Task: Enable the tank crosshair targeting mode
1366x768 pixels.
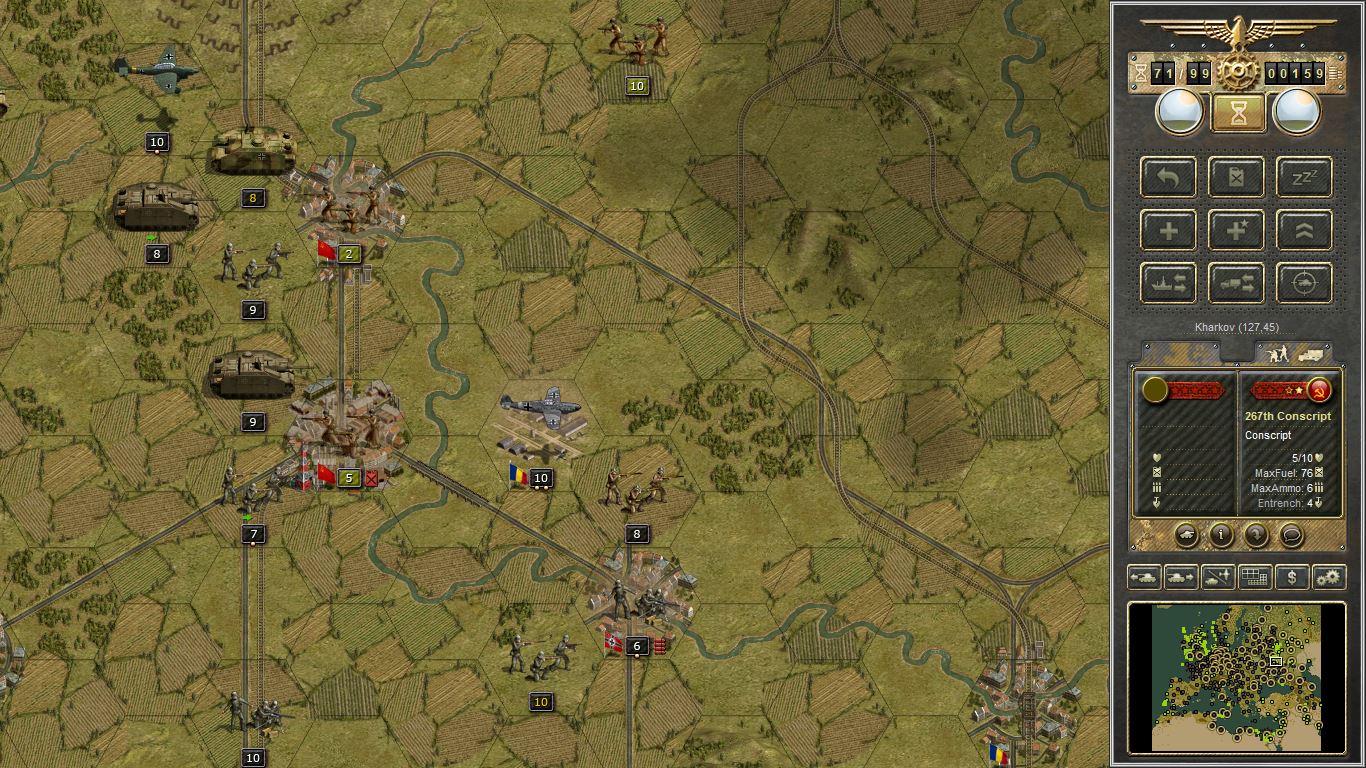Action: click(x=1303, y=282)
